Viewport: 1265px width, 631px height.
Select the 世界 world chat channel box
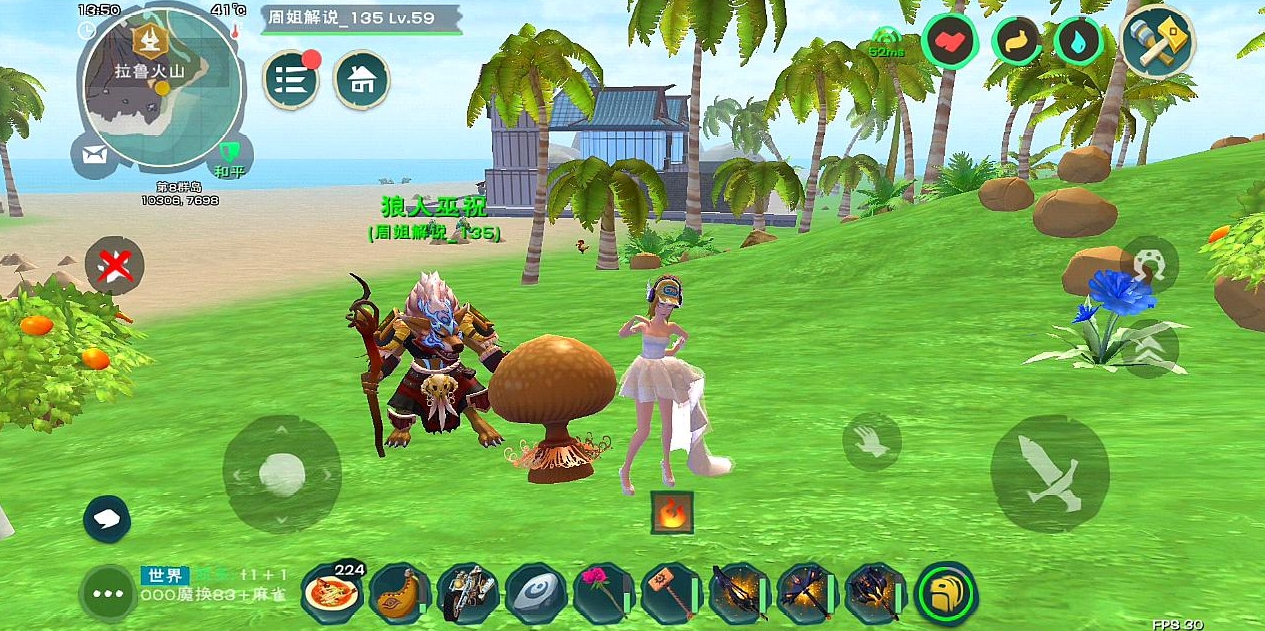click(165, 575)
